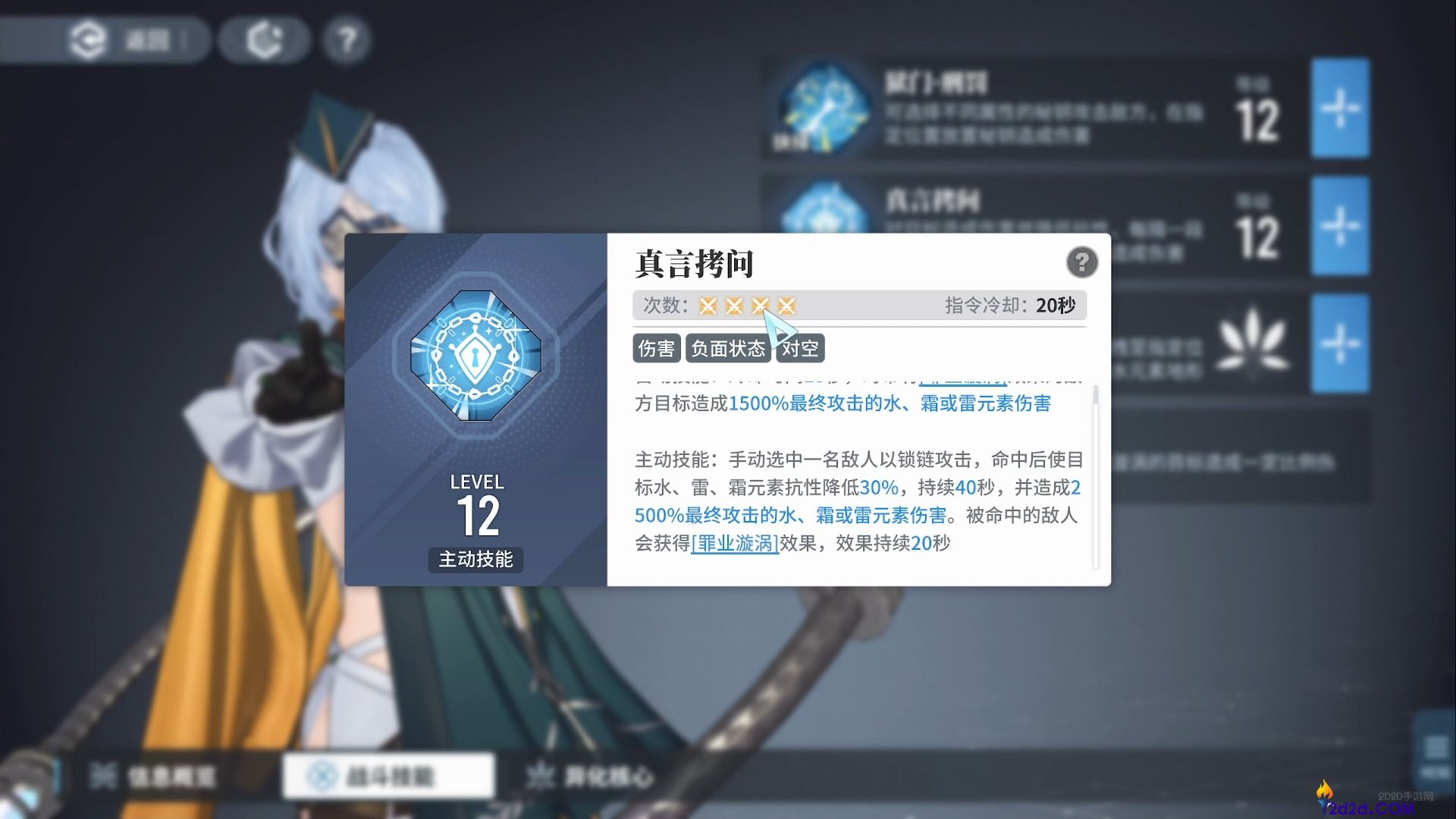Toggle the 负面状态 debuff tag

pyautogui.click(x=728, y=348)
